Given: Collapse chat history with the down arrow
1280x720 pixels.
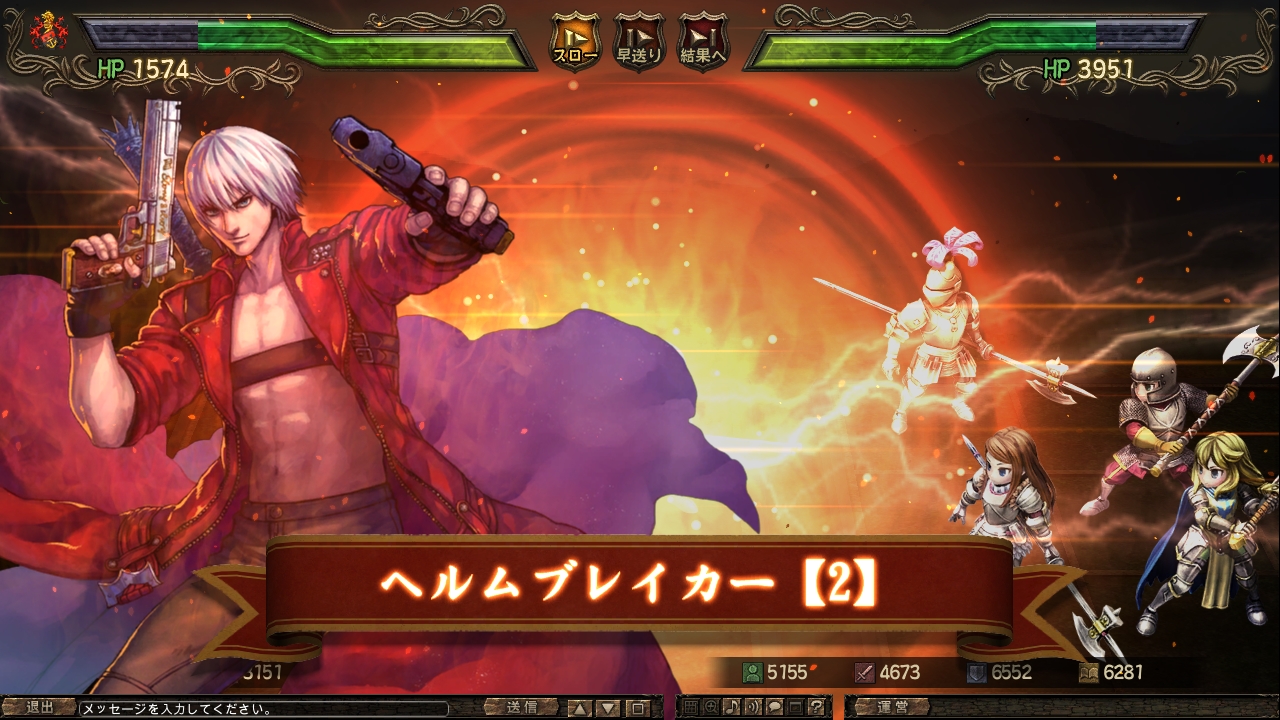Looking at the screenshot, I should click(x=608, y=707).
